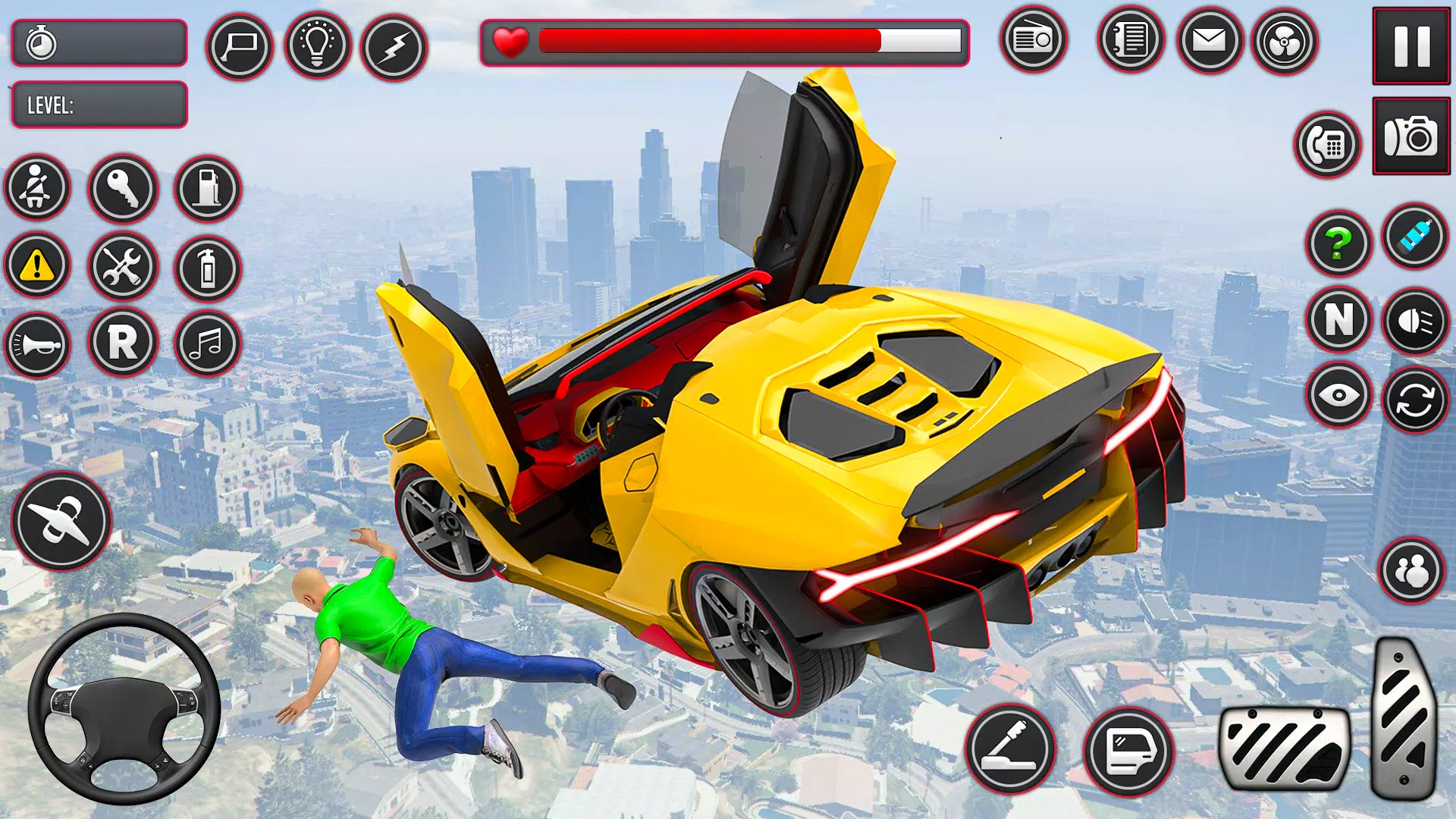Tap the mail envelope icon
1456x819 pixels.
pyautogui.click(x=1207, y=42)
